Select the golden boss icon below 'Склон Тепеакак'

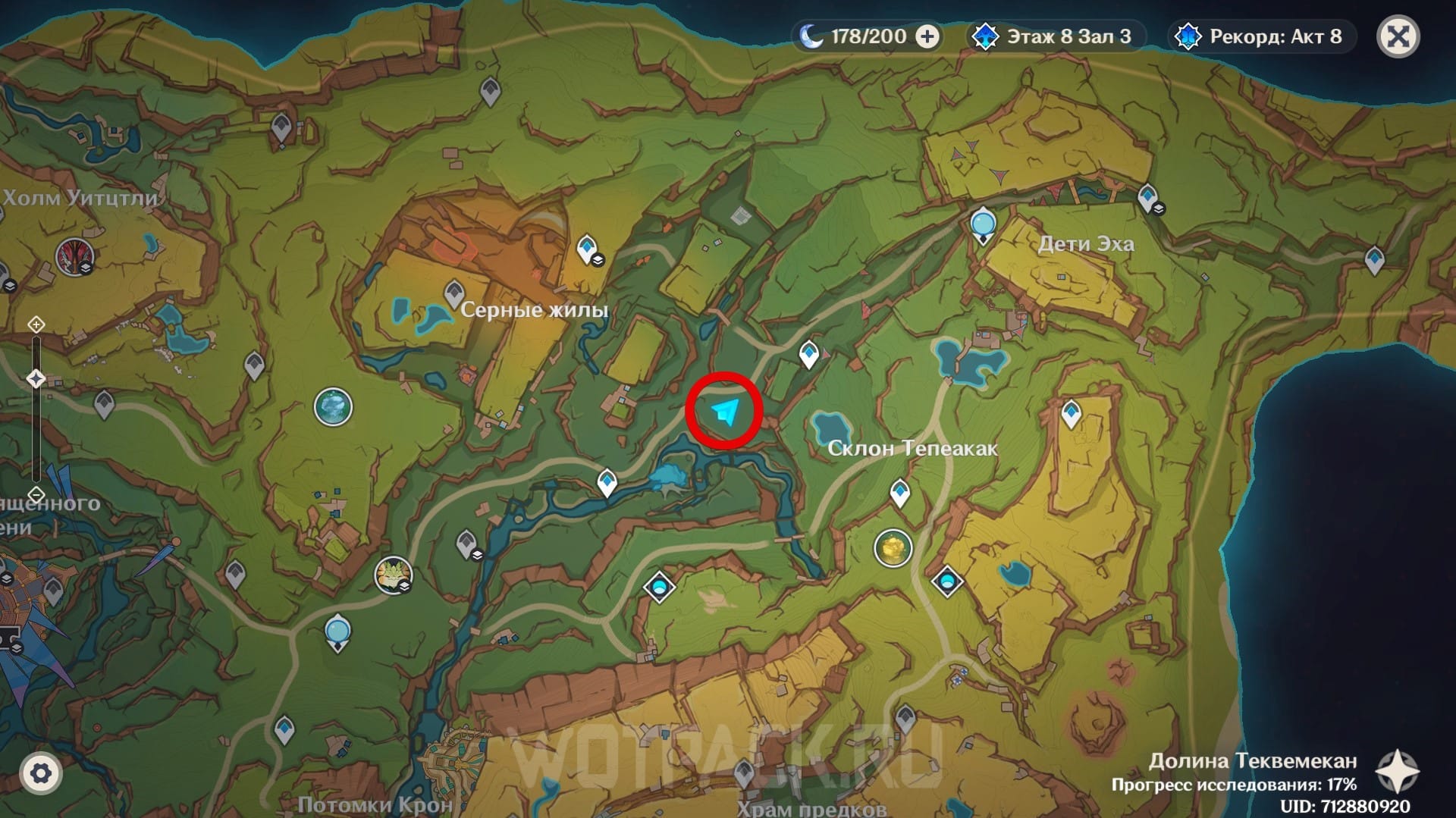tap(893, 547)
